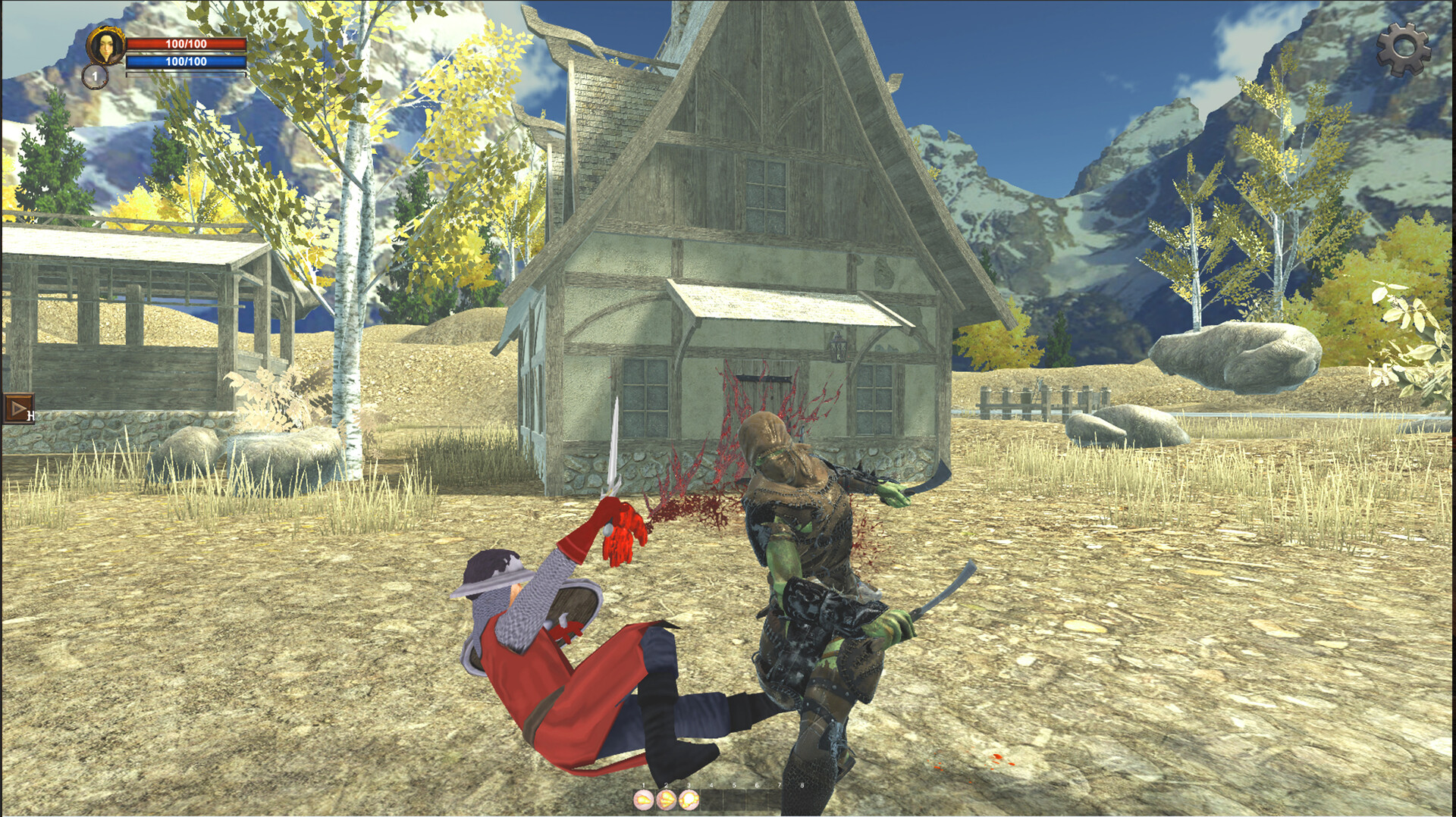This screenshot has width=1456, height=817.
Task: Click the level 1 badge under the portrait
Action: 95,76
